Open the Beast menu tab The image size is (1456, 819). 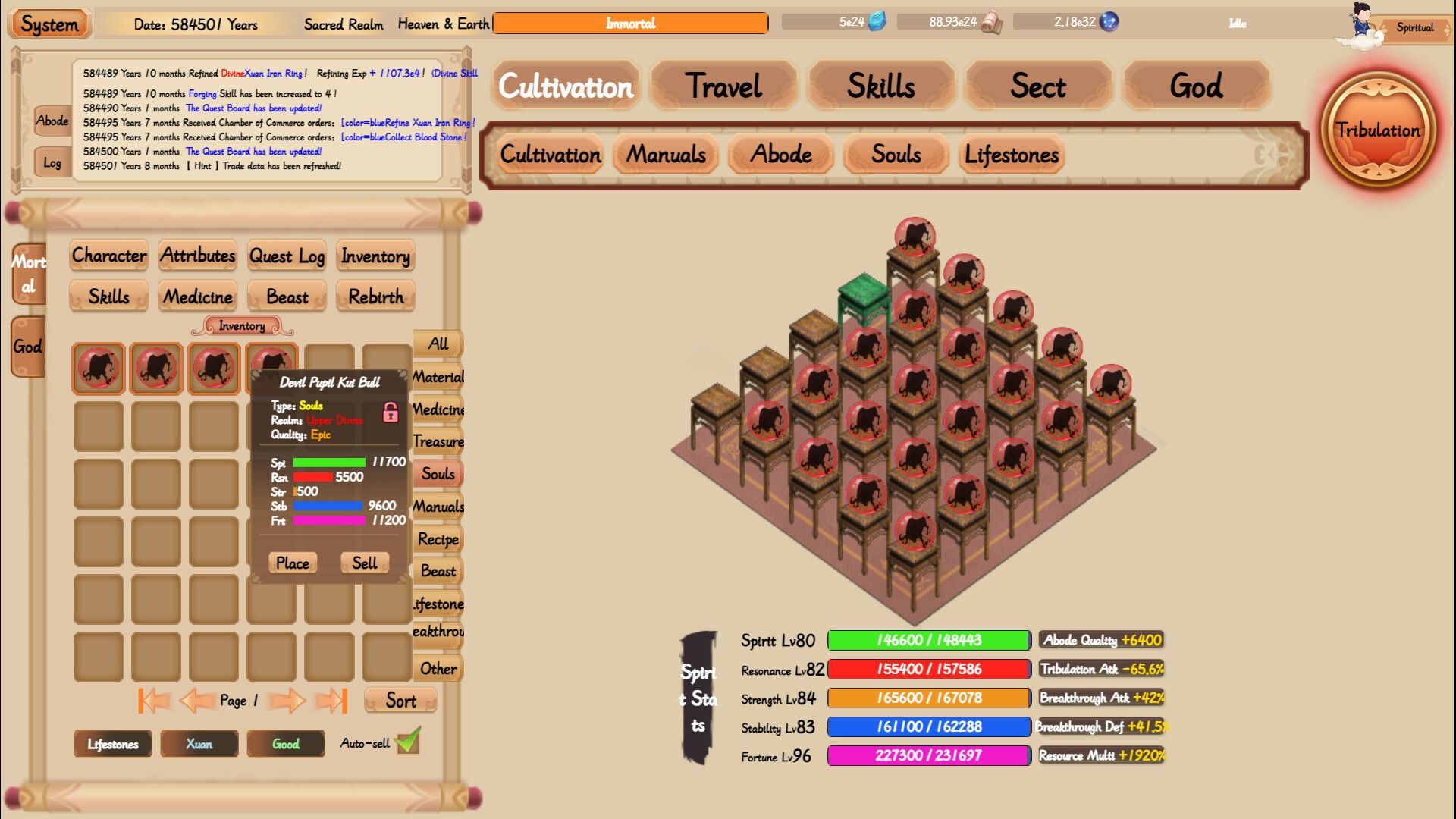pyautogui.click(x=286, y=297)
